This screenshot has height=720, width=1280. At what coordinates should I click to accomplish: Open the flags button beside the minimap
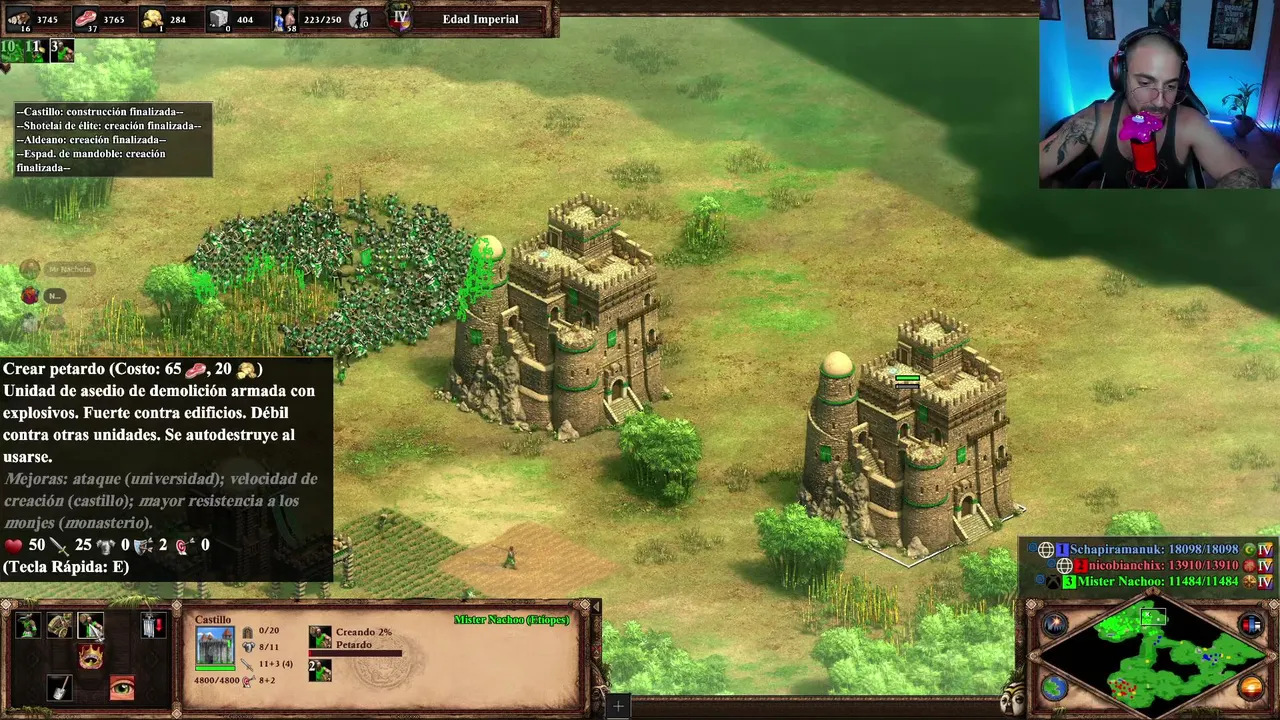1251,625
